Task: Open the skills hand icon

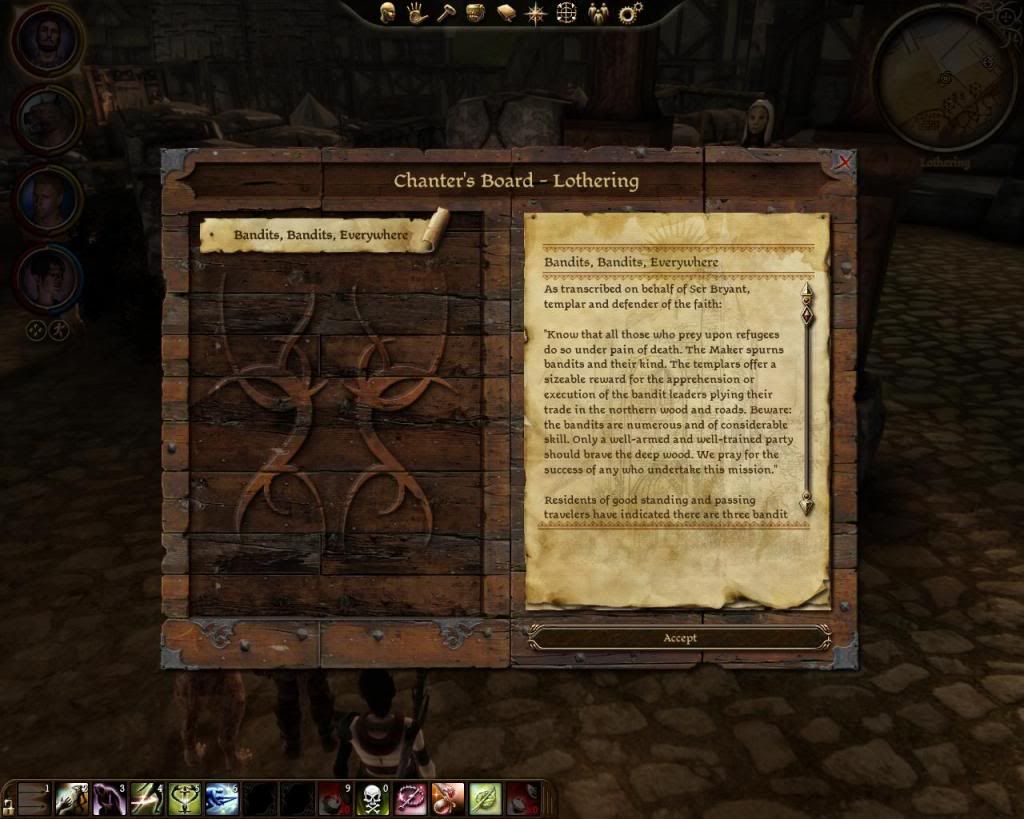Action: [x=417, y=13]
